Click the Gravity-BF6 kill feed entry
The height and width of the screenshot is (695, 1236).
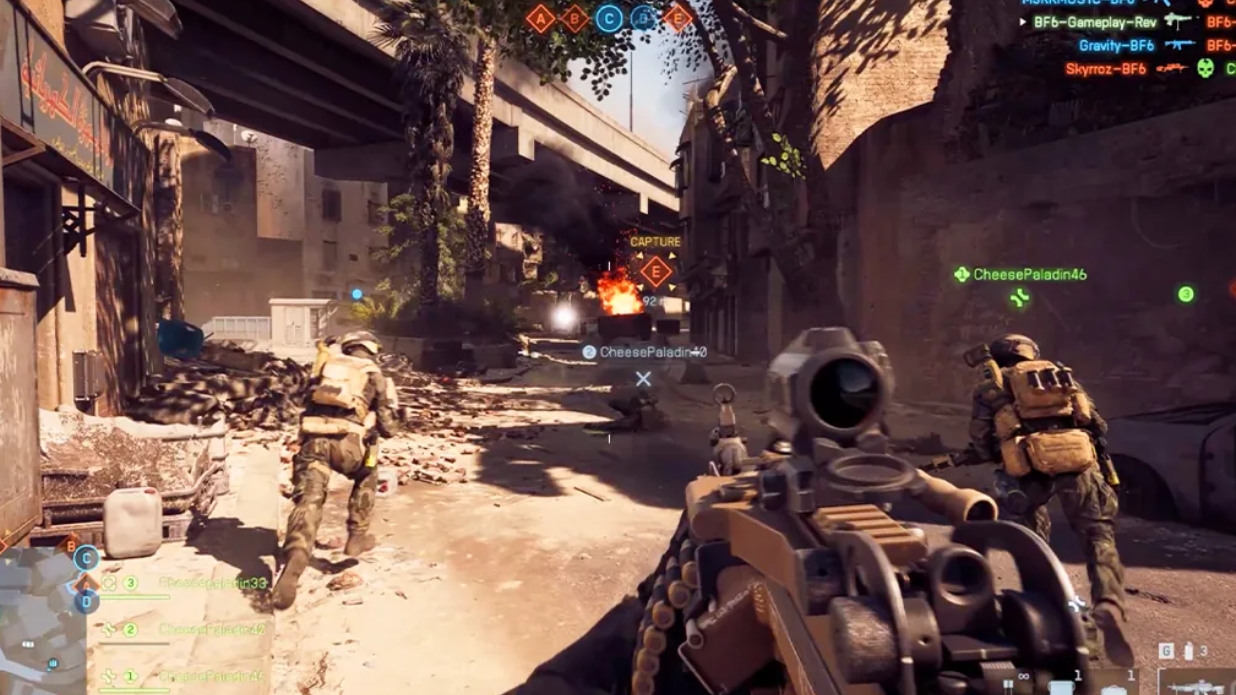coord(1116,45)
